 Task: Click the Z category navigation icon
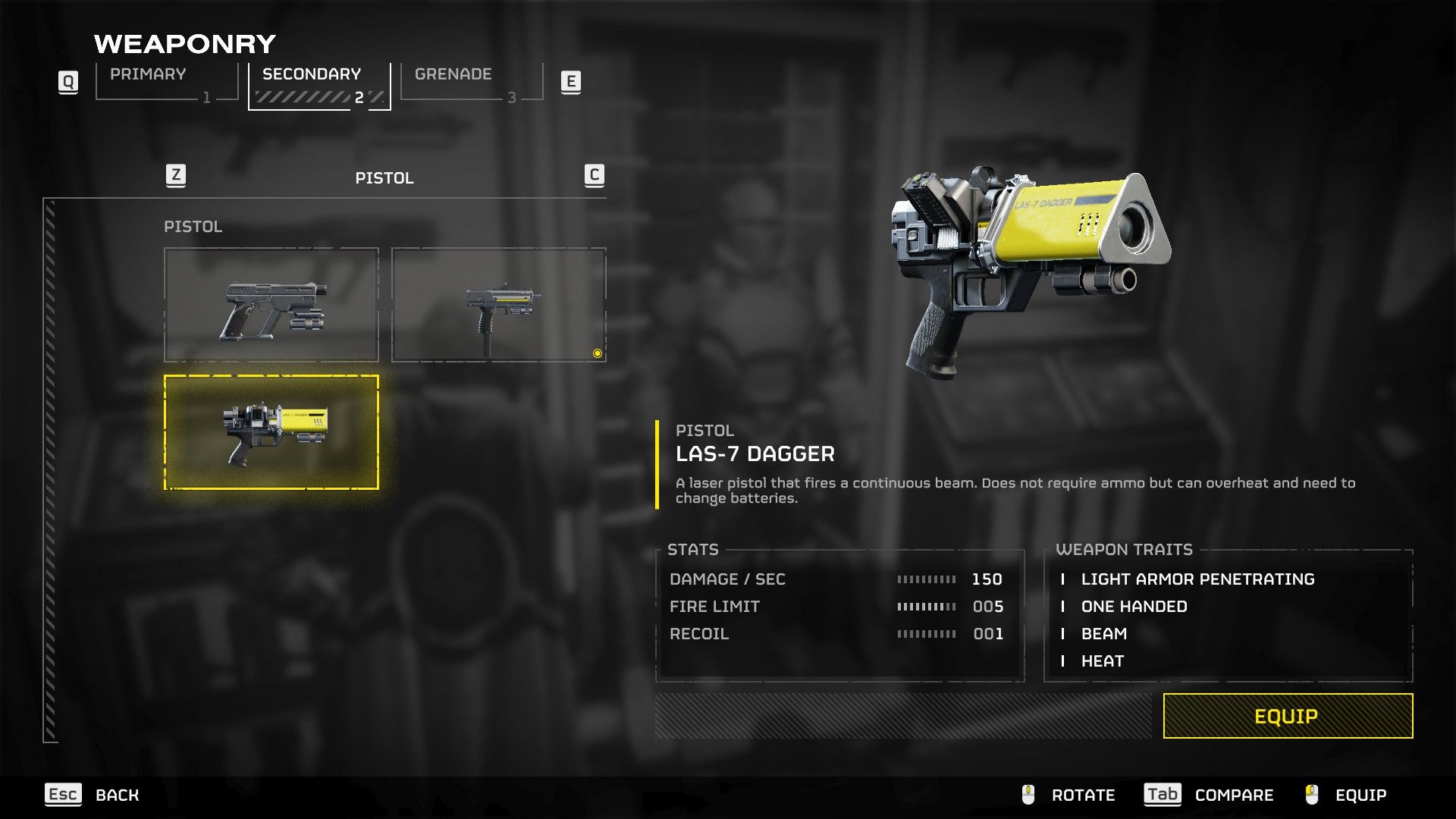click(x=175, y=175)
